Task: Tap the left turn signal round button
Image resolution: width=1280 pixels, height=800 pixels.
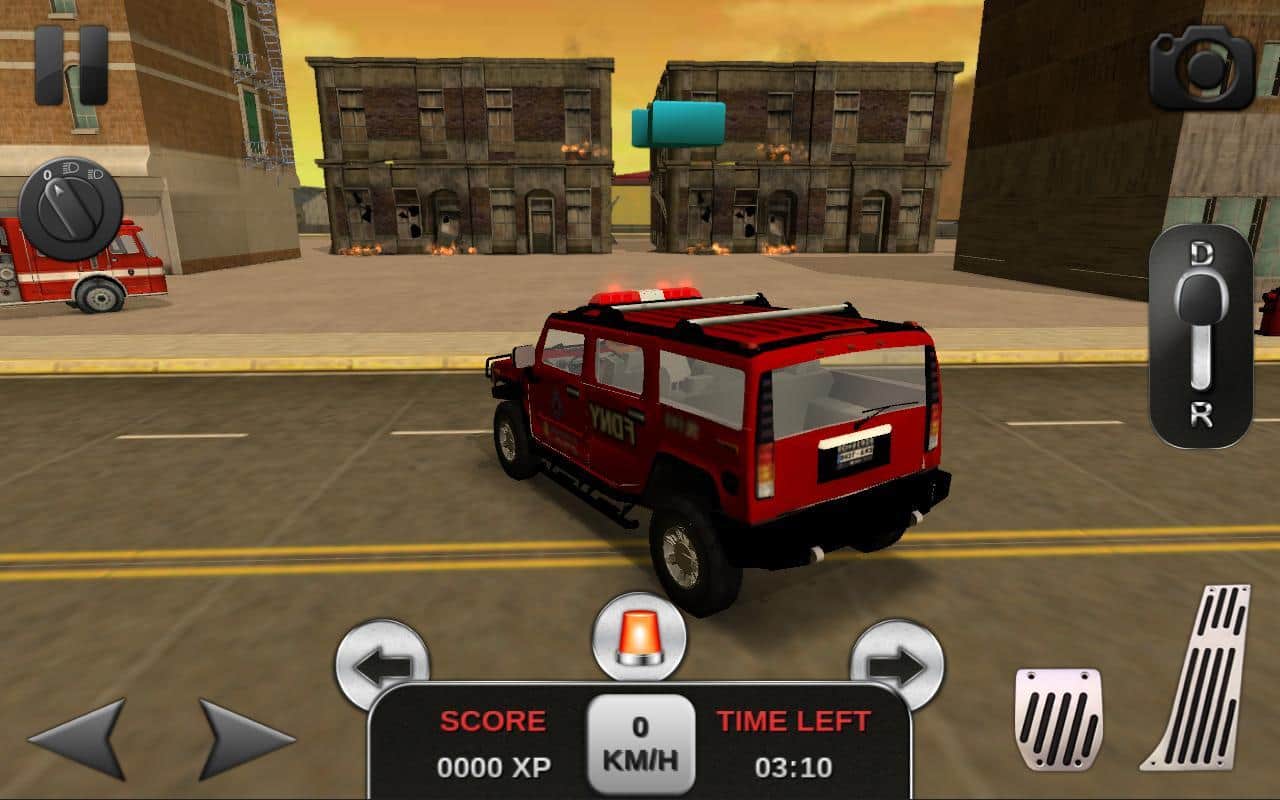Action: [x=382, y=661]
